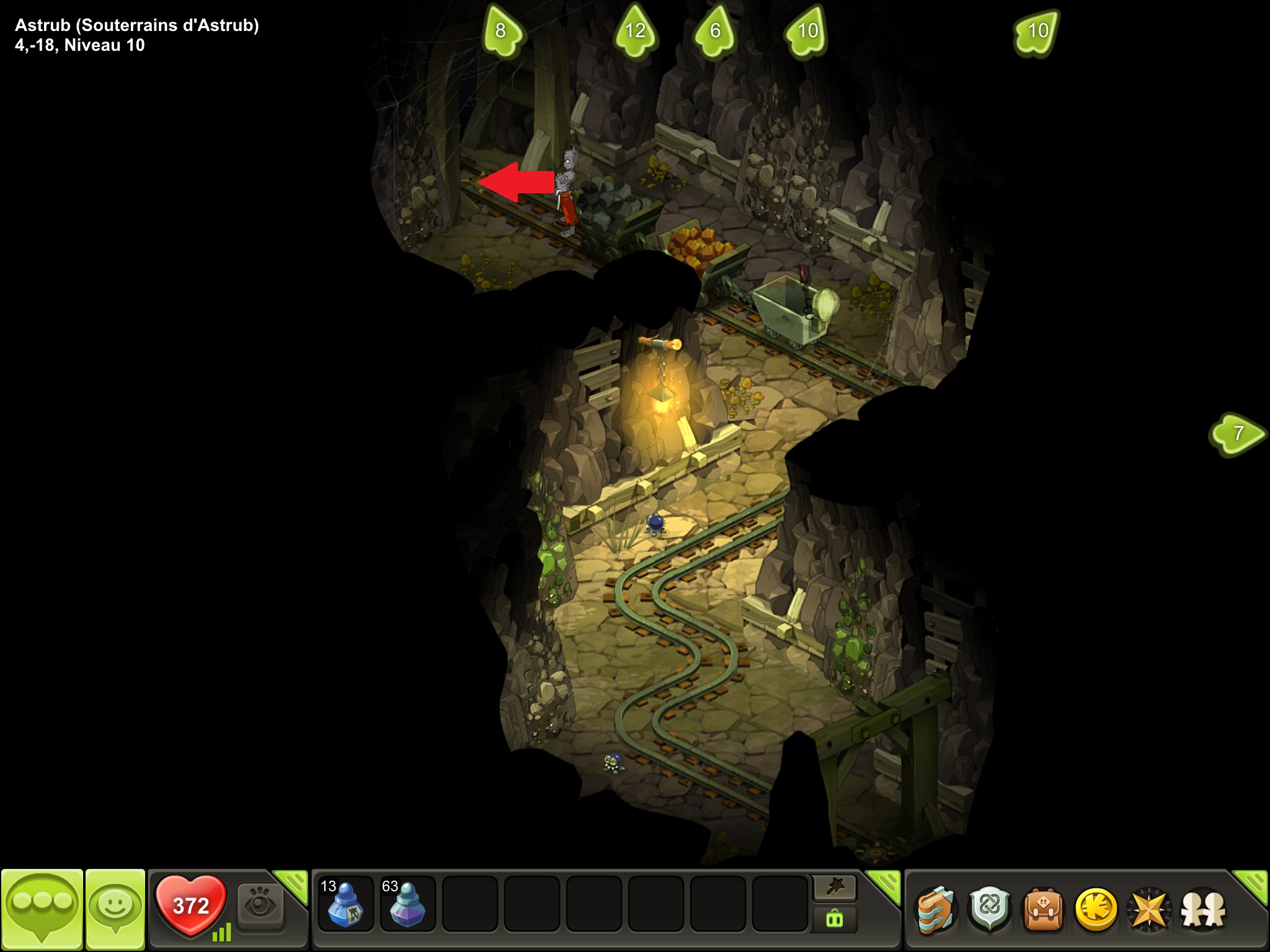This screenshot has height=952, width=1270.
Task: Use the purple potion stack of 63
Action: tap(407, 904)
